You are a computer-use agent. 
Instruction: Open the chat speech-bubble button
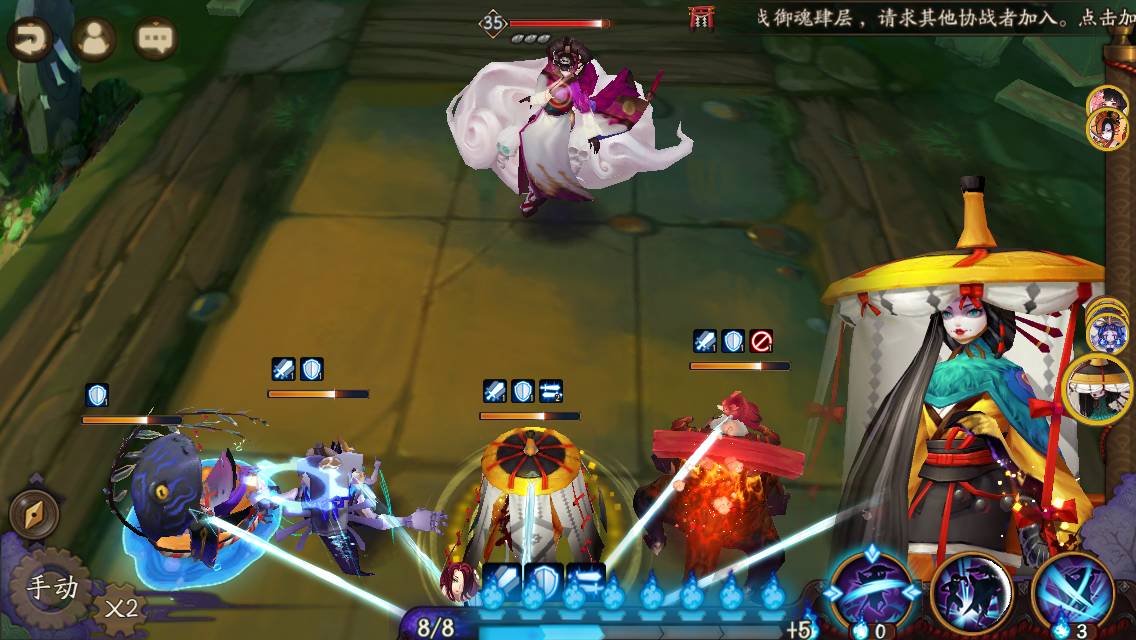[155, 40]
